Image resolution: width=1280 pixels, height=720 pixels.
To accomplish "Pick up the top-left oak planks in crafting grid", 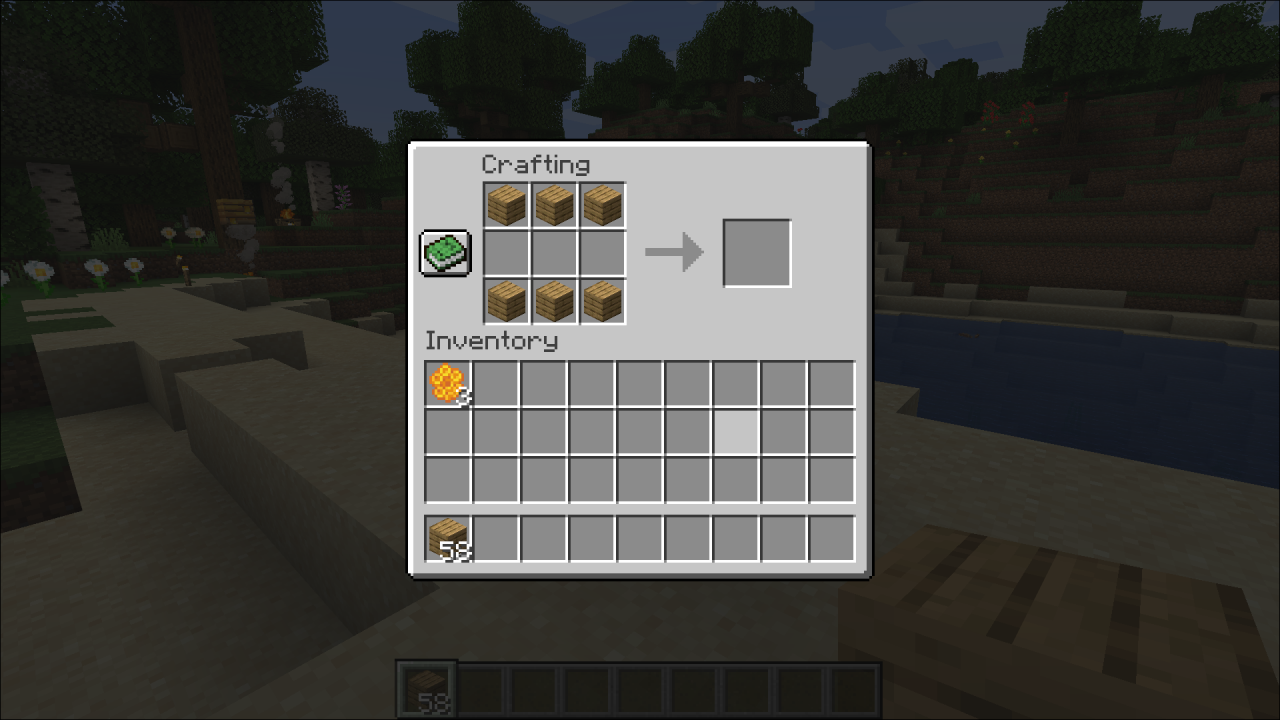I will (x=506, y=204).
